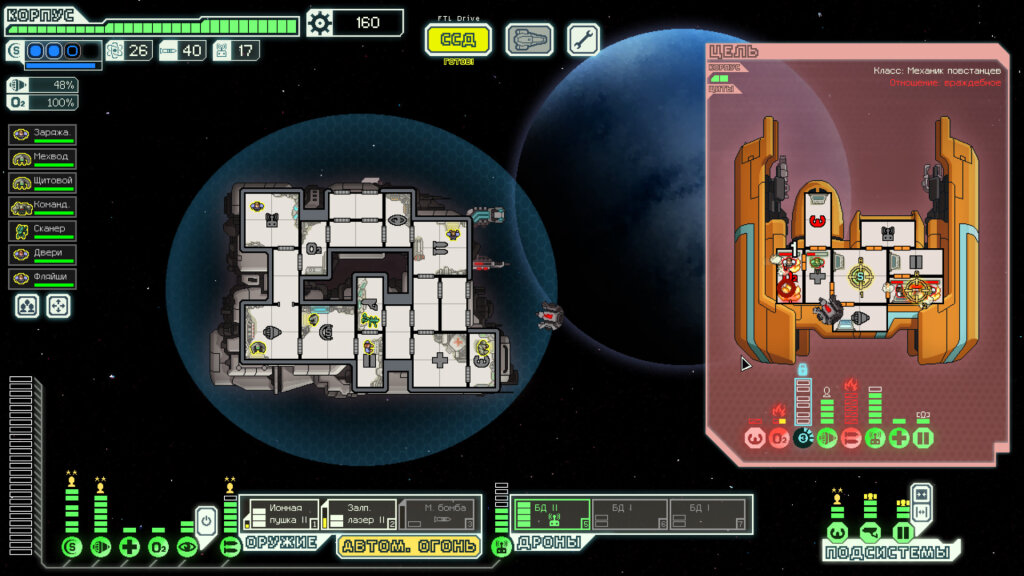Toggle the Автом. огонь autofire button

pos(409,546)
